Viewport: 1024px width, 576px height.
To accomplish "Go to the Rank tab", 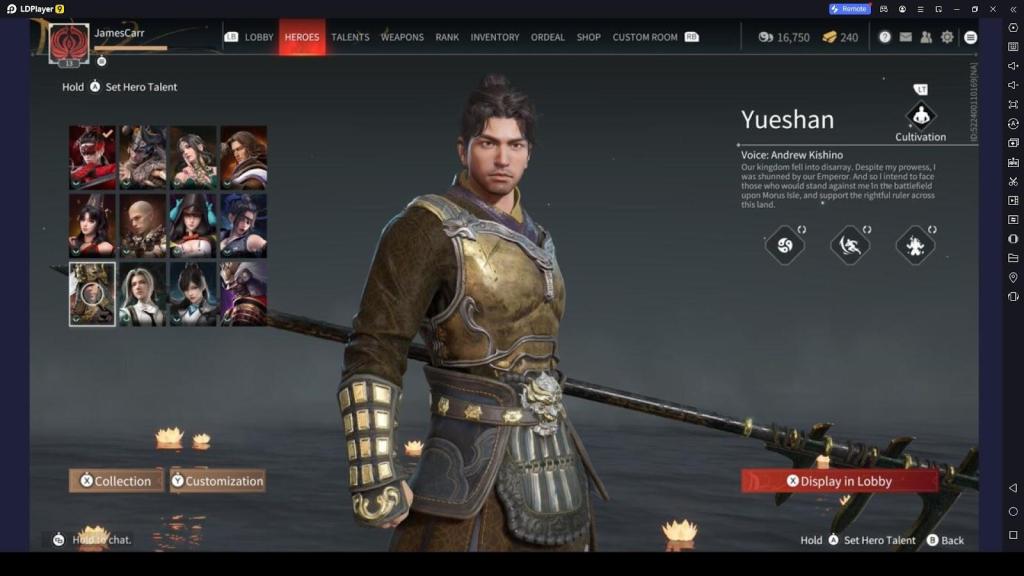I will click(x=447, y=37).
